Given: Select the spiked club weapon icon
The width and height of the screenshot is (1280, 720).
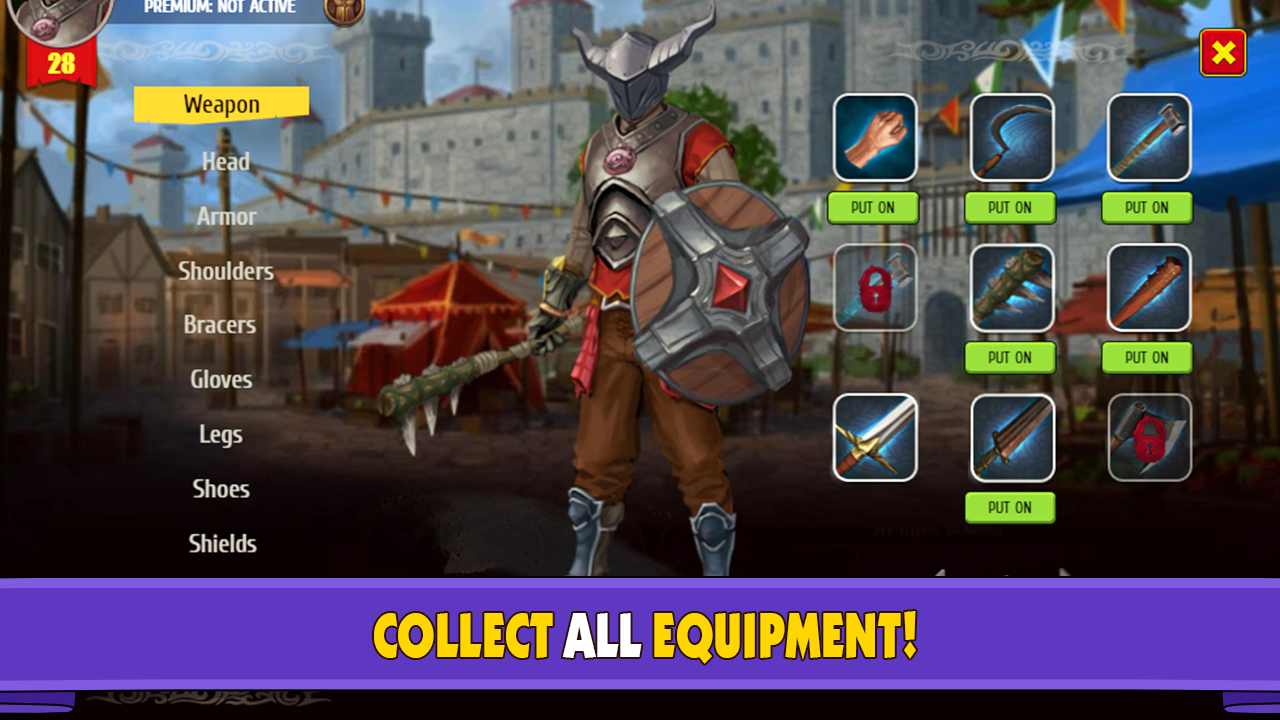Looking at the screenshot, I should click(x=1011, y=287).
